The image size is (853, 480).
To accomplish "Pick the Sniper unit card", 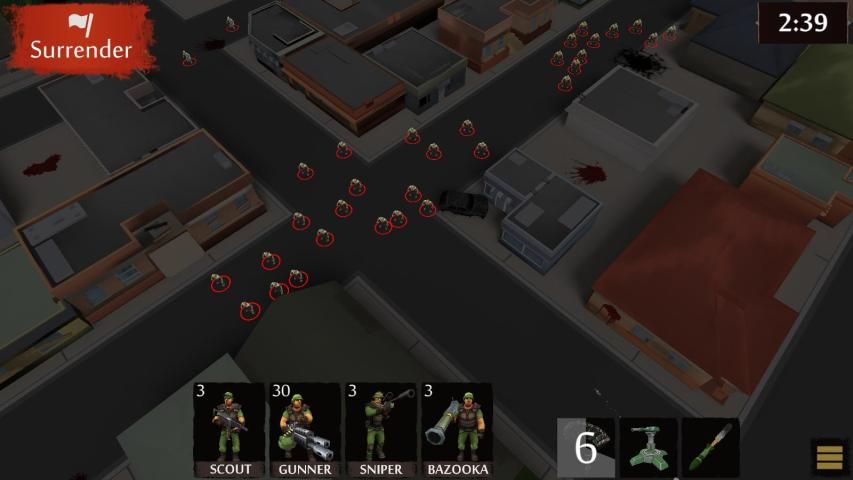I will click(x=380, y=430).
